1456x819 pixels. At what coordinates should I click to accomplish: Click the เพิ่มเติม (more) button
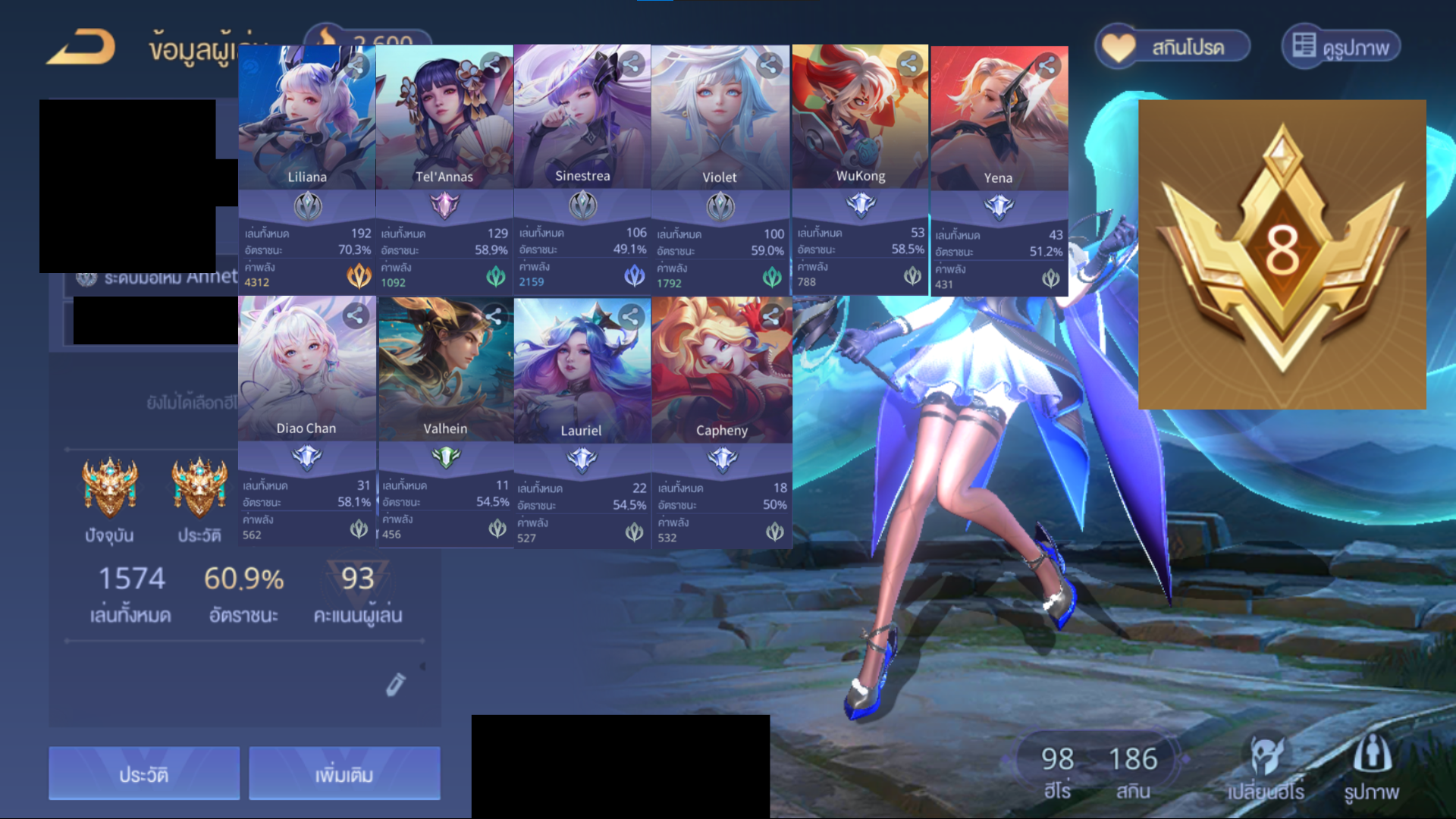pyautogui.click(x=344, y=773)
